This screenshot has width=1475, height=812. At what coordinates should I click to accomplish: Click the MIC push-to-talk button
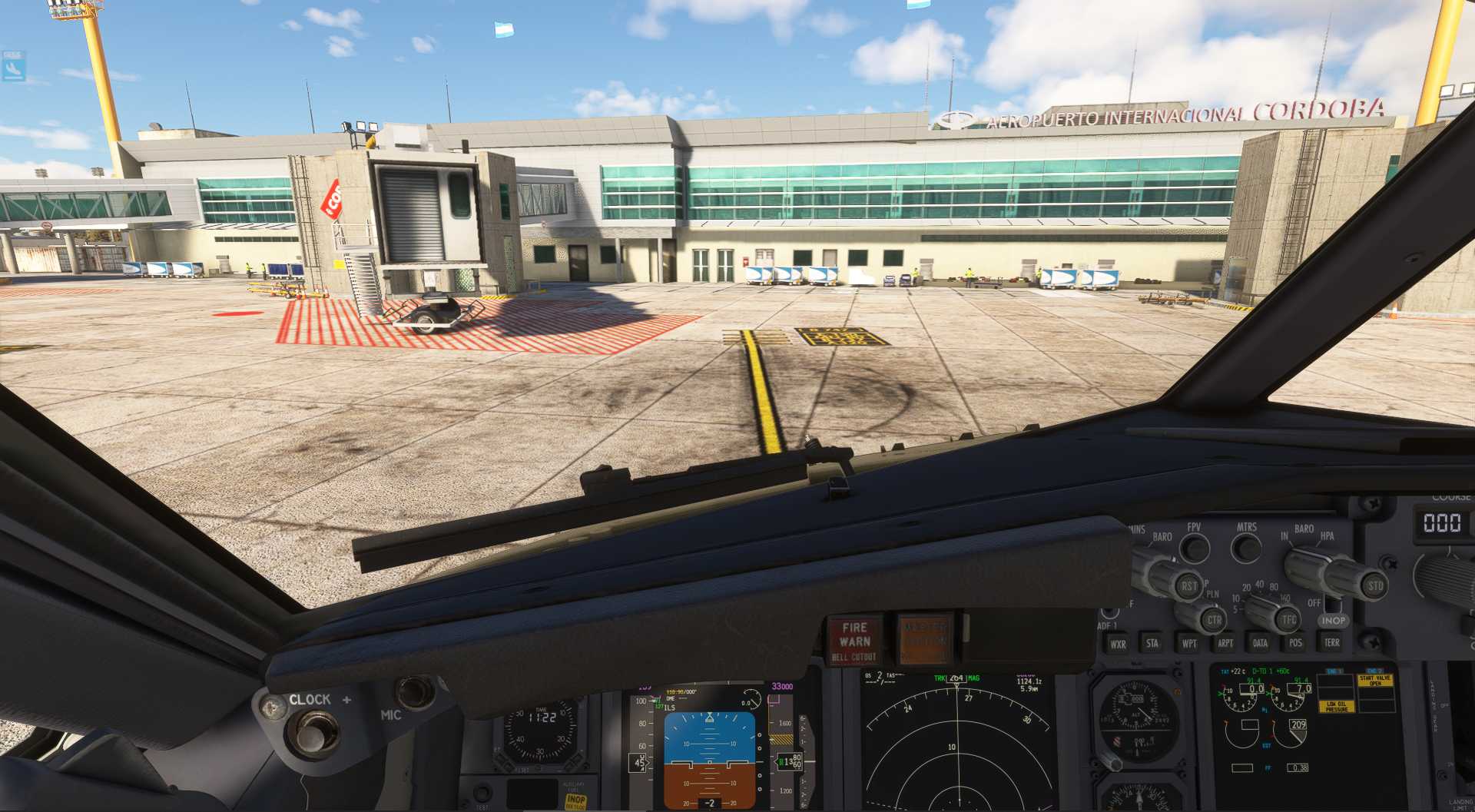[416, 691]
